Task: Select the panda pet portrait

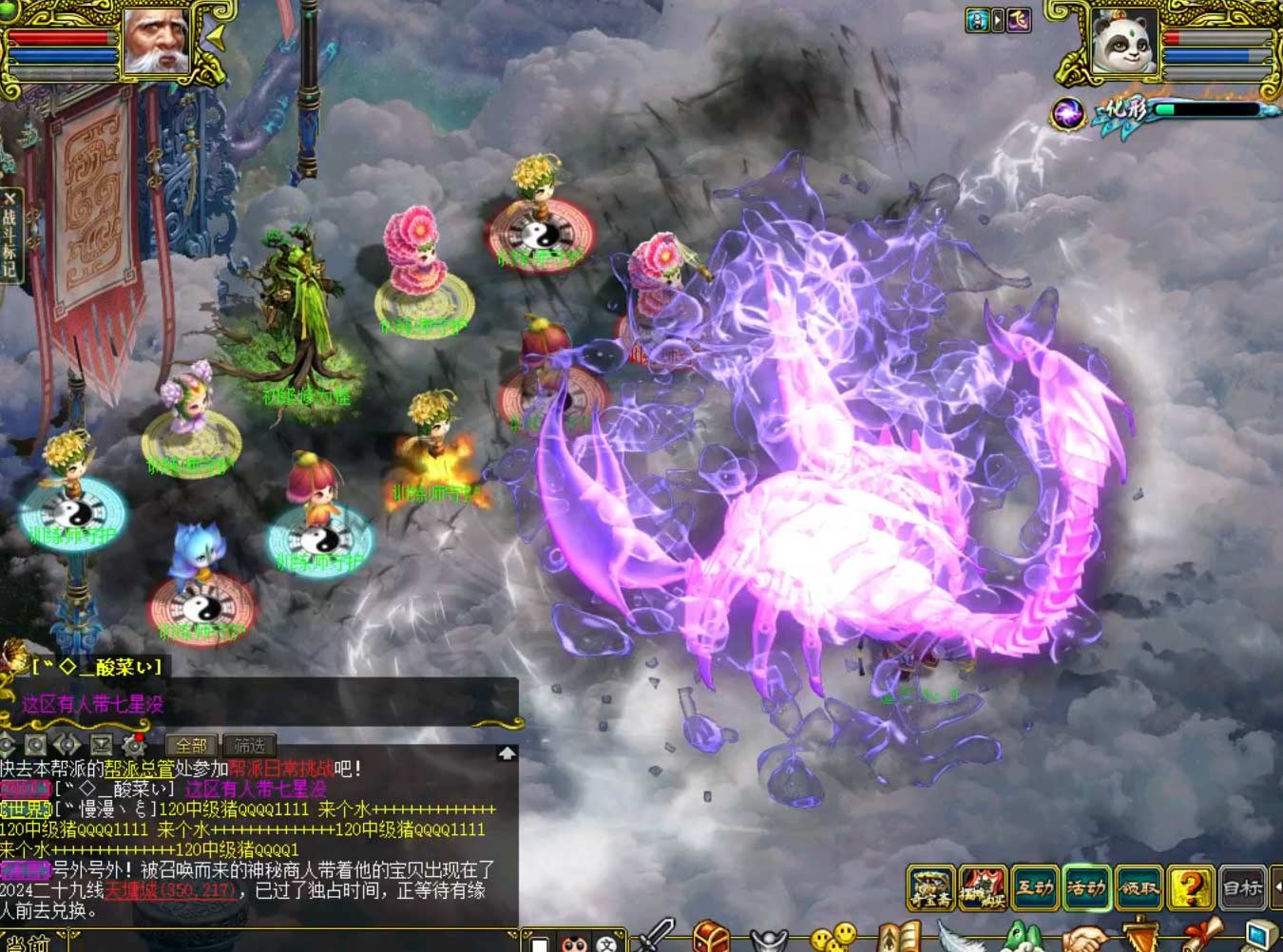Action: [1123, 41]
